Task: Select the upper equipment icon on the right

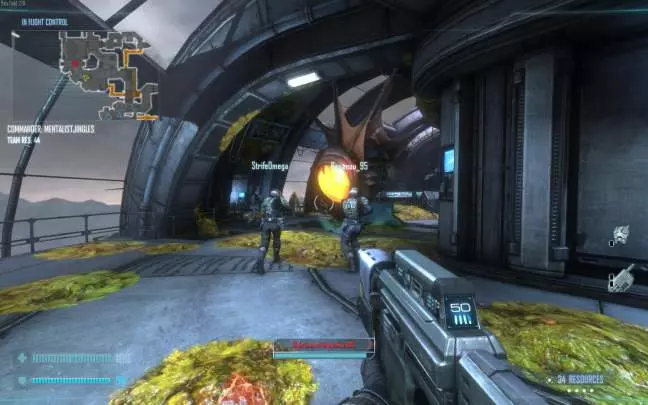Action: click(620, 235)
